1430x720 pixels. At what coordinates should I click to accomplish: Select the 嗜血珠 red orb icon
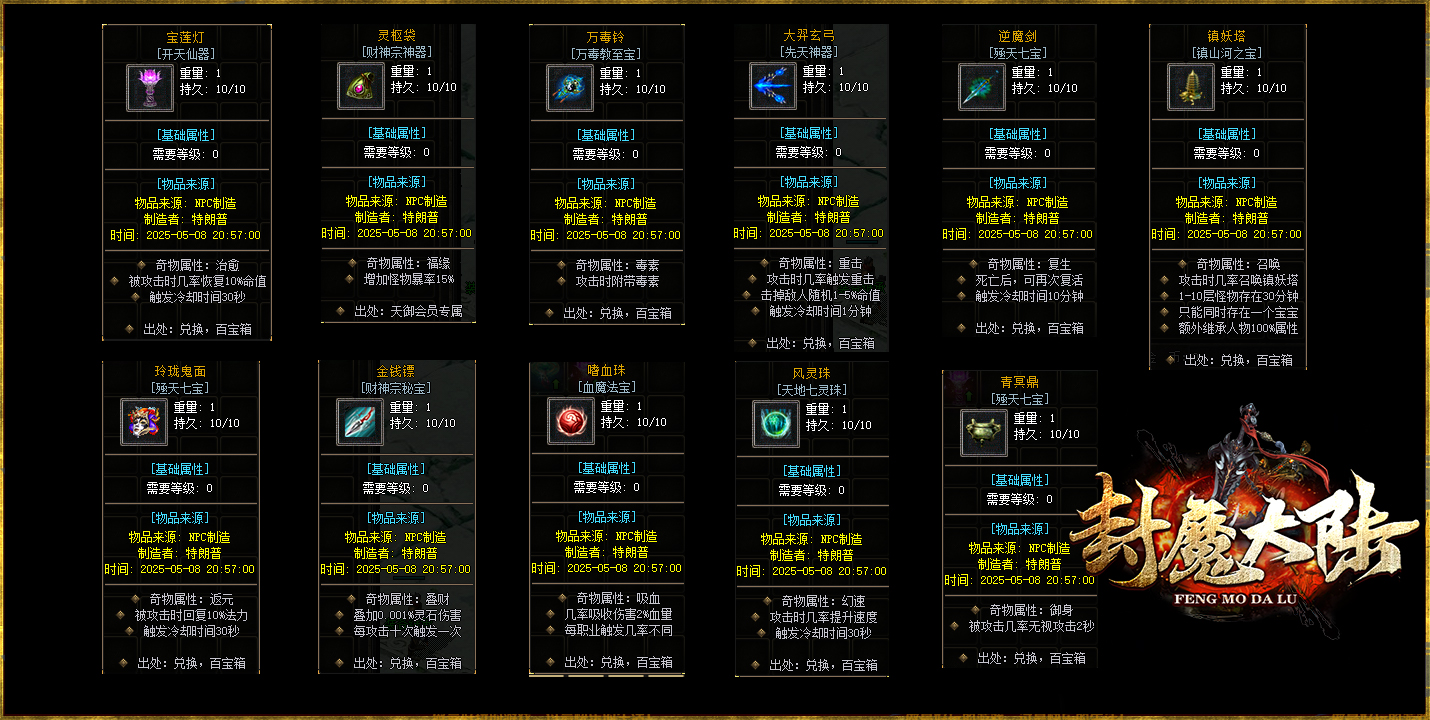pos(571,421)
